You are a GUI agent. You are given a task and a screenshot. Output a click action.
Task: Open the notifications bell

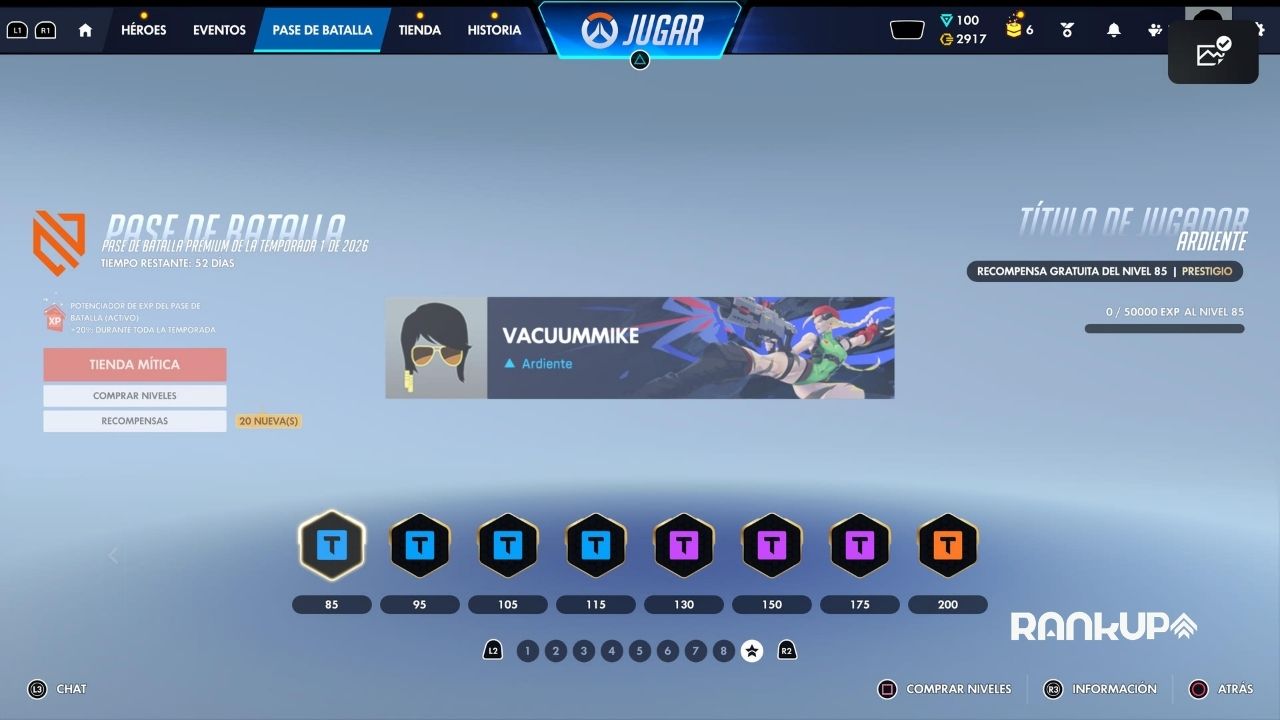point(1113,30)
